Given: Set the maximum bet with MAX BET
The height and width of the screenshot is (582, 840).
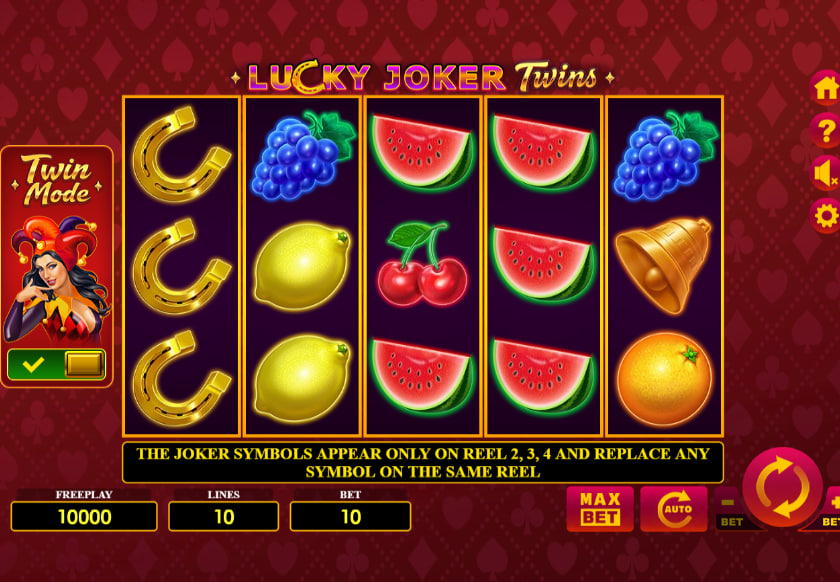Looking at the screenshot, I should click(600, 508).
